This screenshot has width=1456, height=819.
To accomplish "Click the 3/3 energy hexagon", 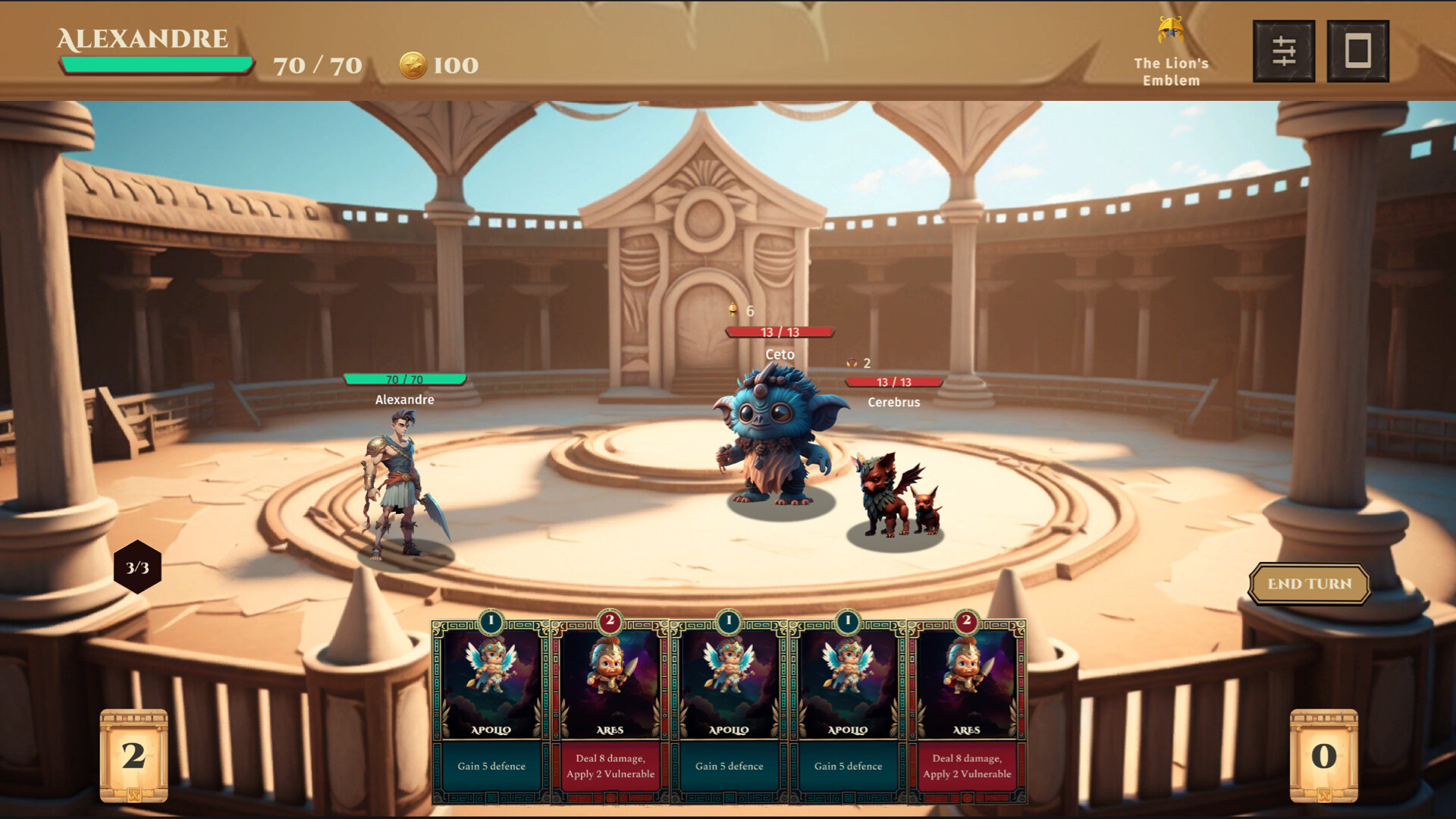I will [x=137, y=567].
